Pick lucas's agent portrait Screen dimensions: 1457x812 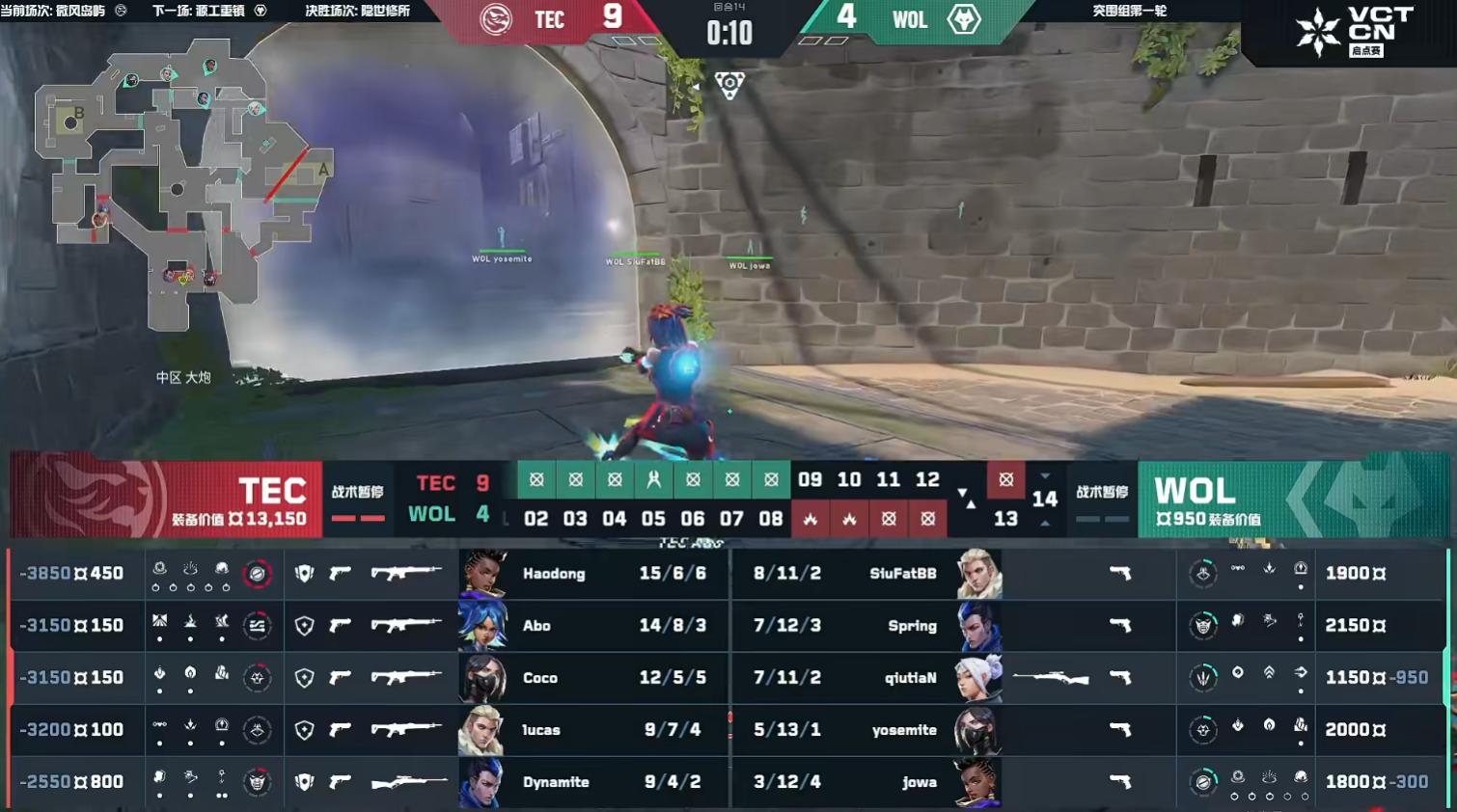(x=482, y=730)
